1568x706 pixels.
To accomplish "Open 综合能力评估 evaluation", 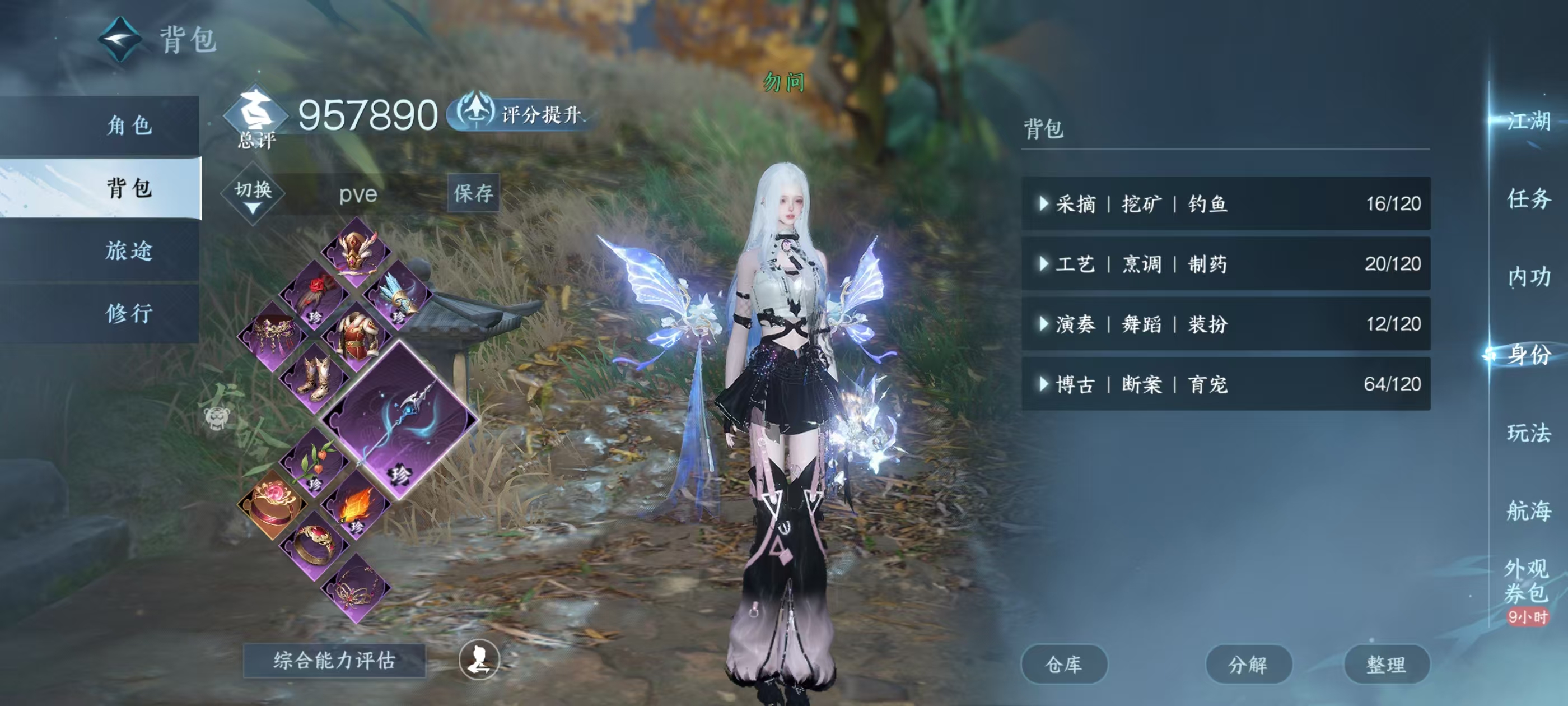I will click(x=334, y=660).
